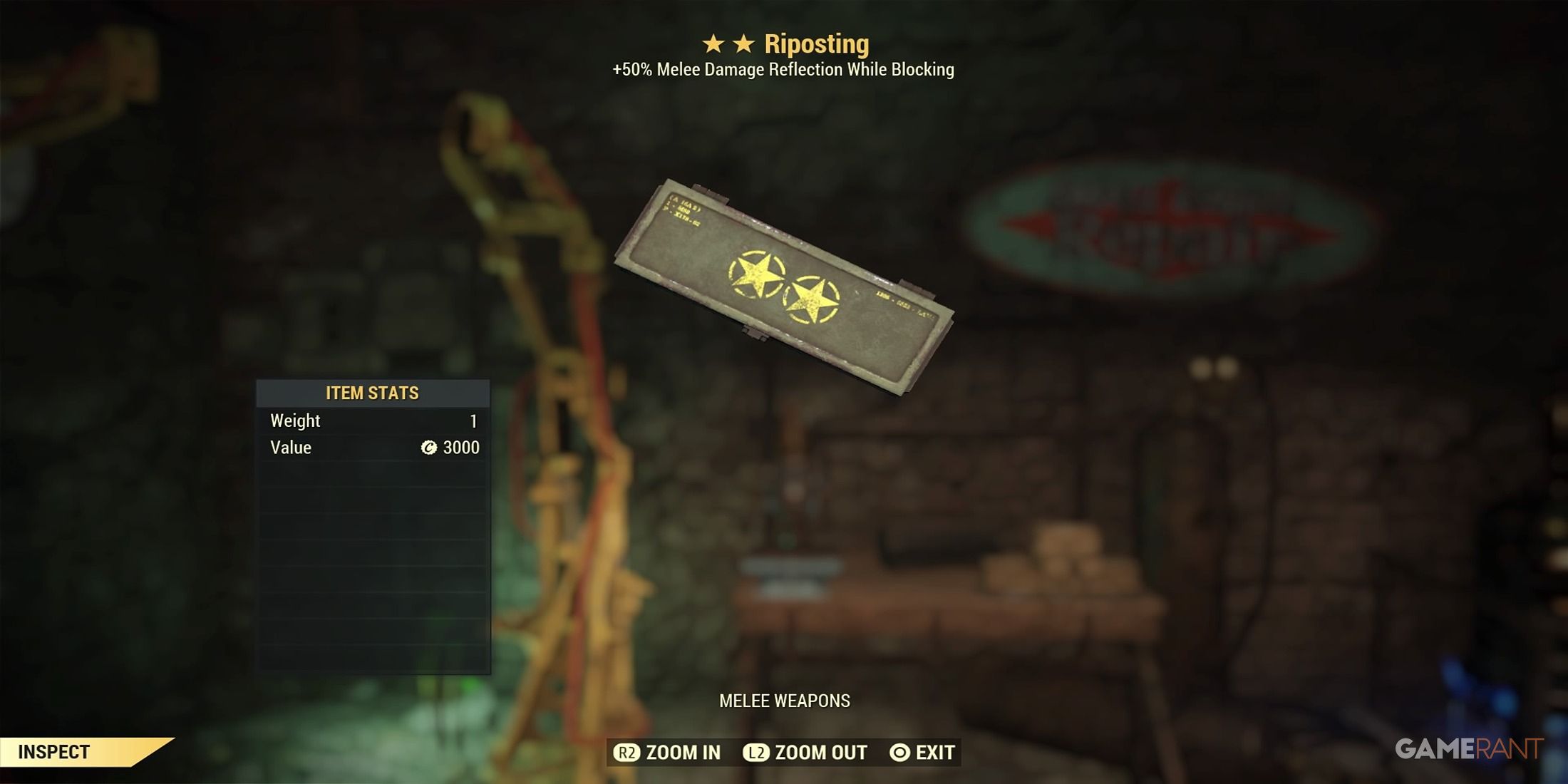This screenshot has height=784, width=1568.
Task: Click the +50% Melee Damage Reflection description
Action: click(784, 71)
